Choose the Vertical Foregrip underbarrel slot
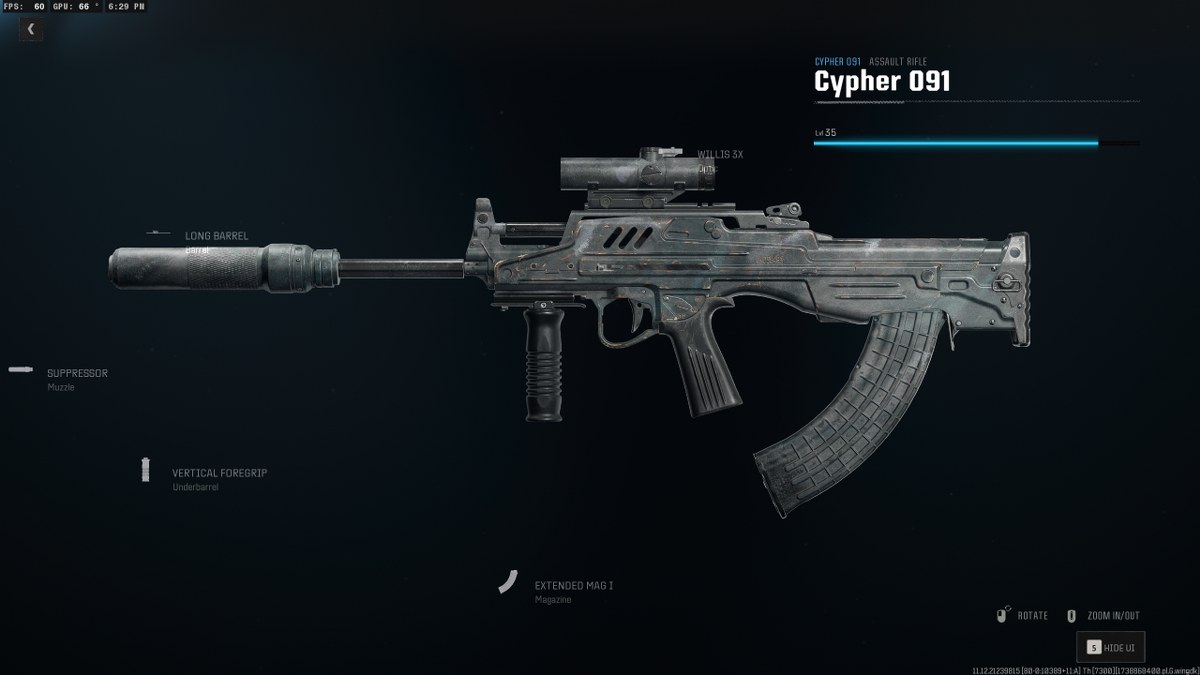 (x=218, y=473)
